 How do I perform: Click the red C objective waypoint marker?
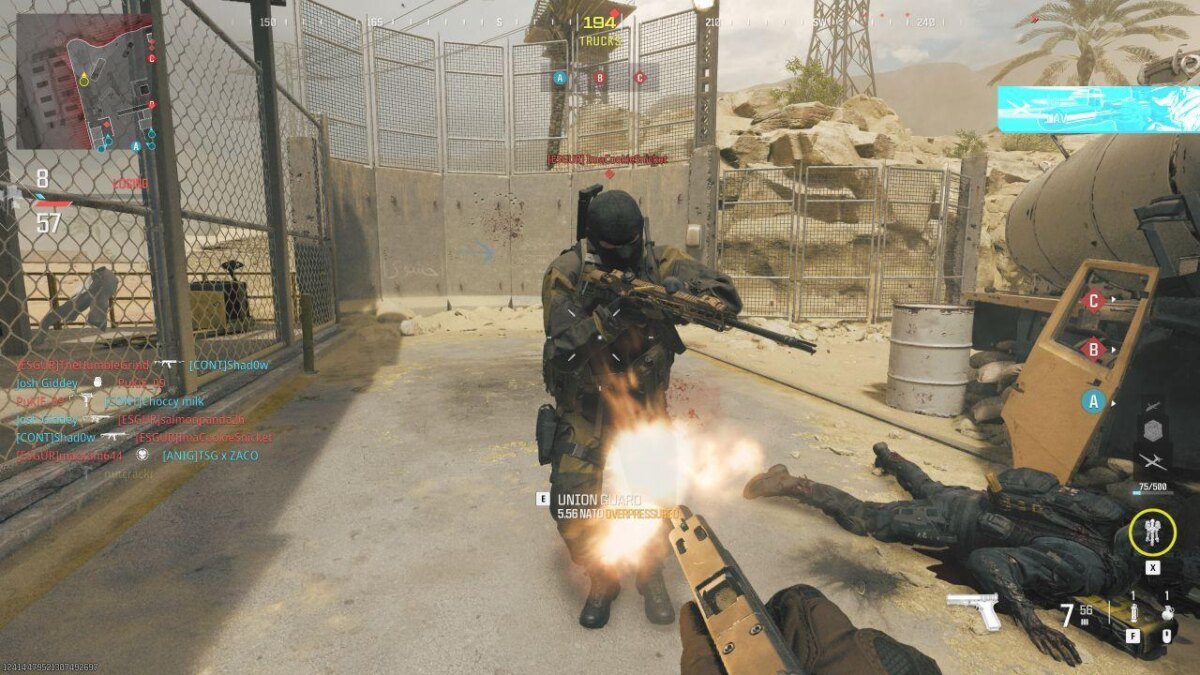point(1094,299)
